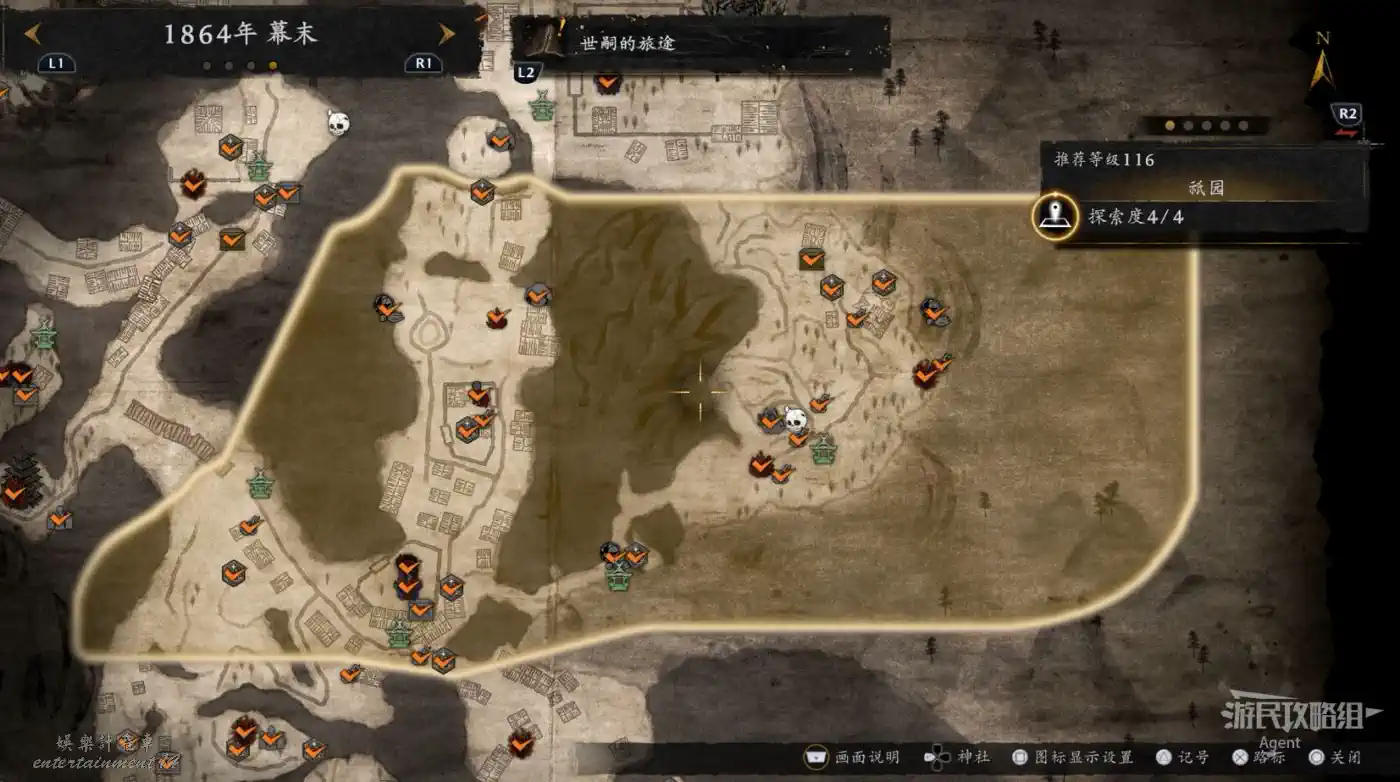
Task: Advance to the next era with the right arrow
Action: (x=446, y=34)
